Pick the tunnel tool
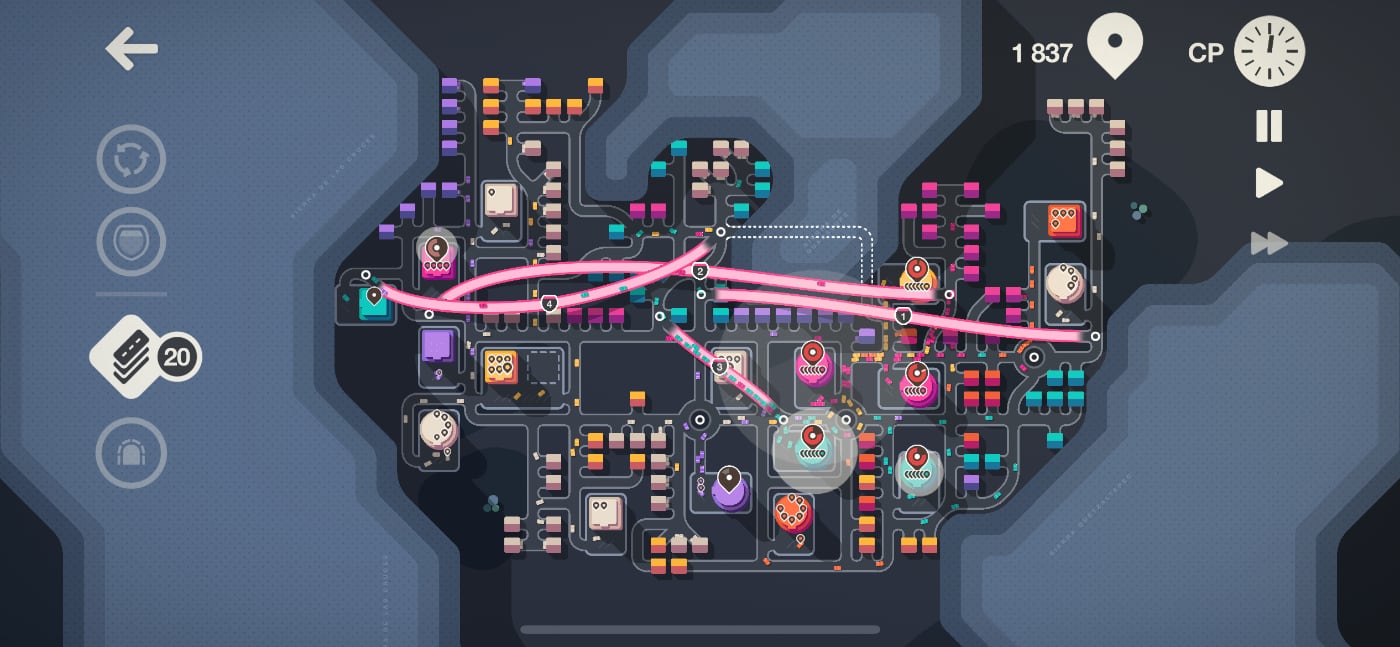This screenshot has width=1400, height=647. (131, 453)
